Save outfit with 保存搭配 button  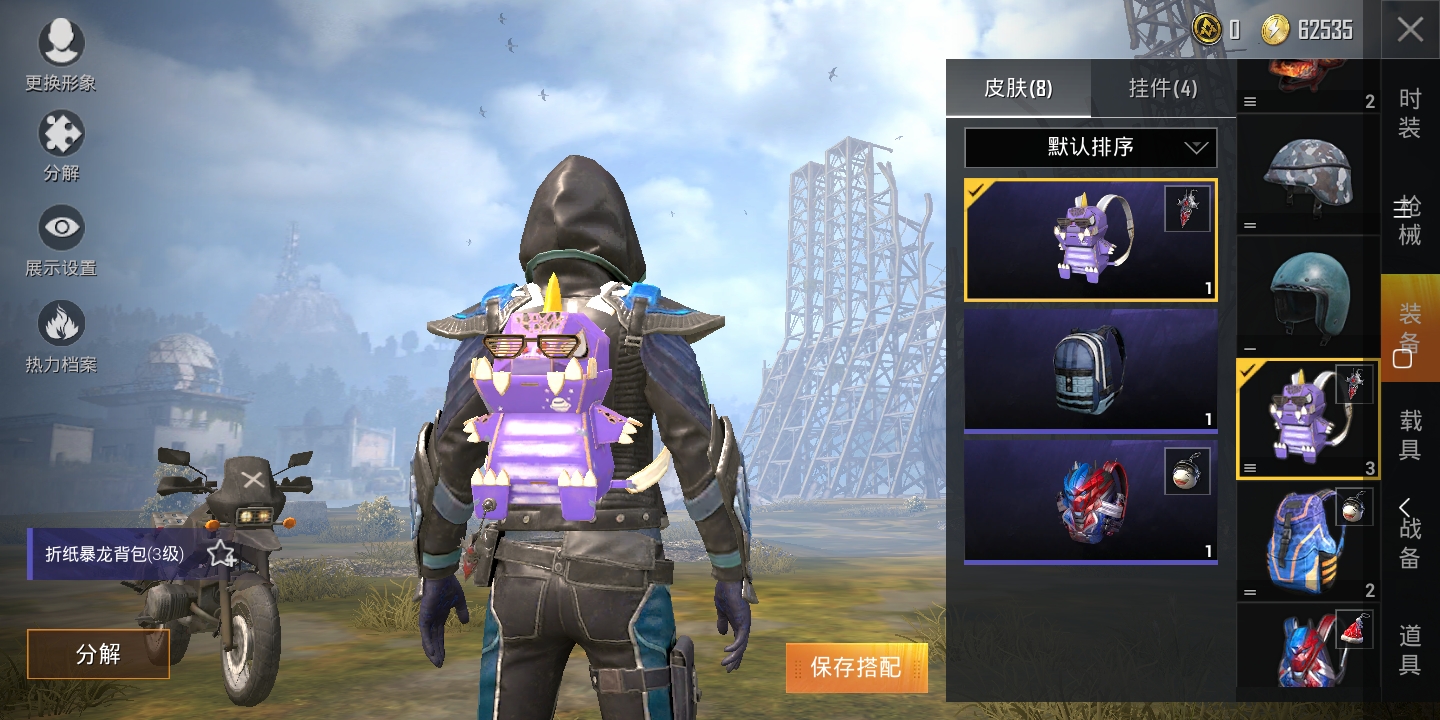[x=856, y=668]
